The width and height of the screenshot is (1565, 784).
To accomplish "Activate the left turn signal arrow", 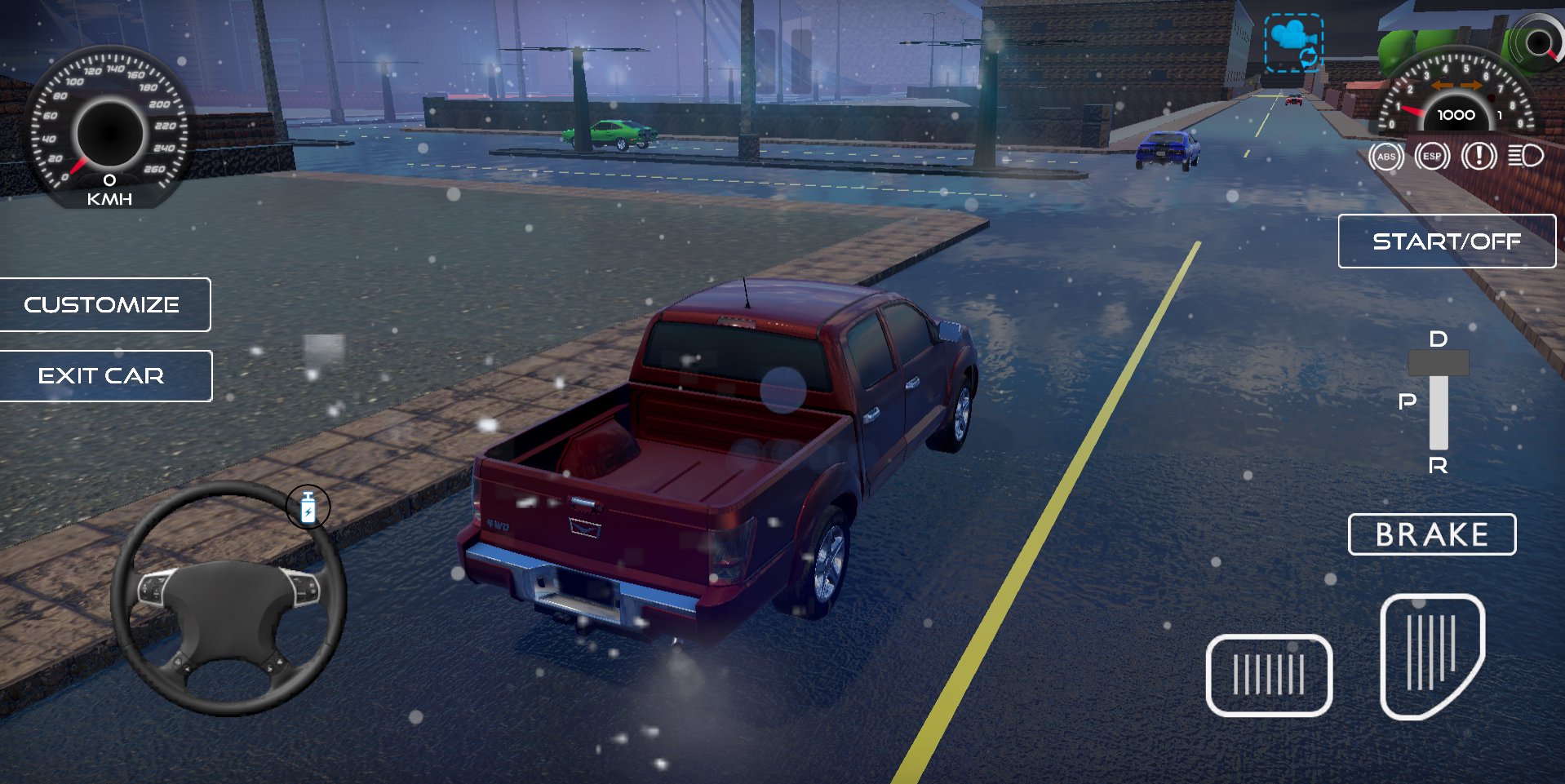I will click(1443, 86).
